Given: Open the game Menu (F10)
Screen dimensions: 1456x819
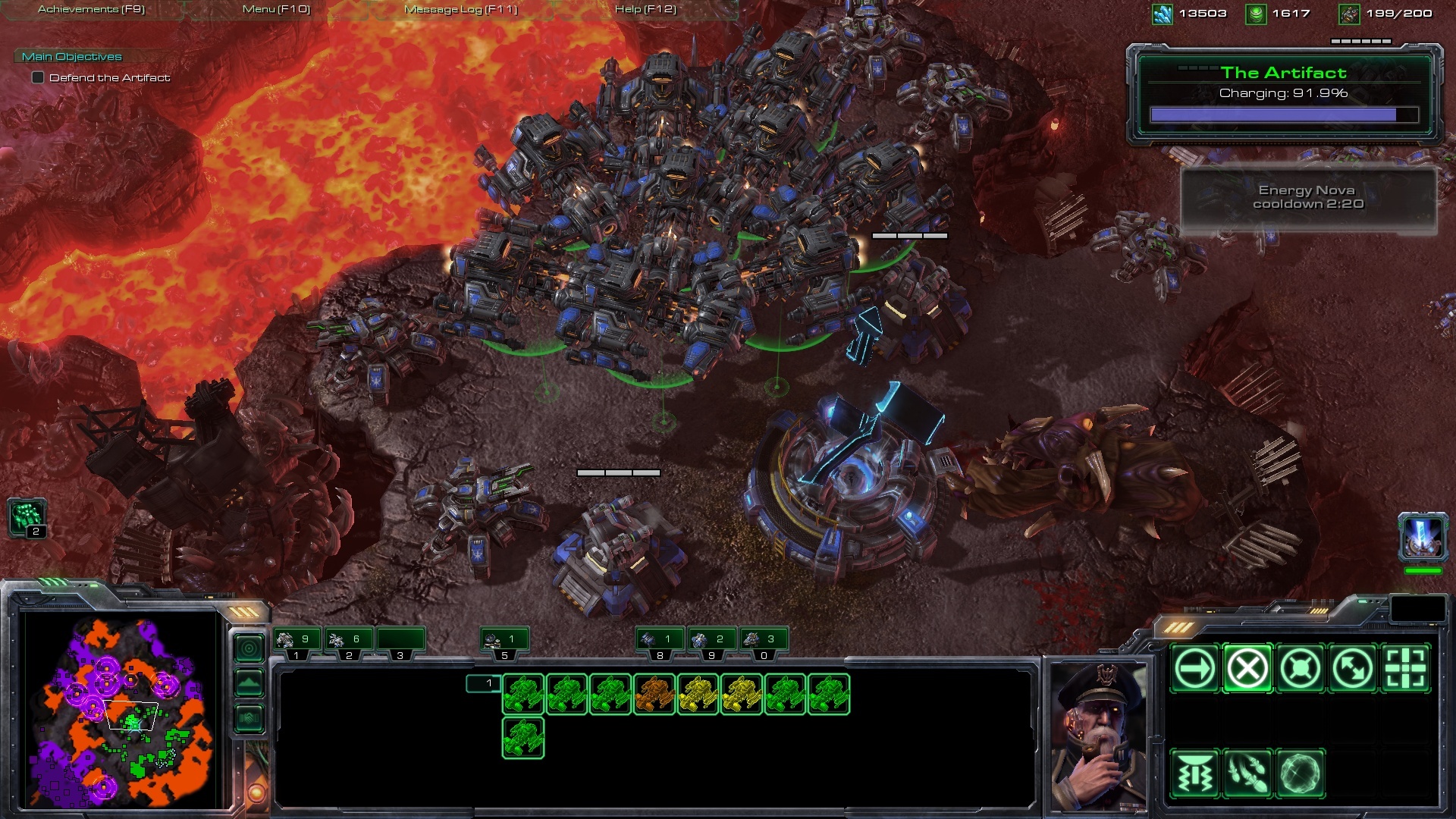Looking at the screenshot, I should pyautogui.click(x=276, y=9).
